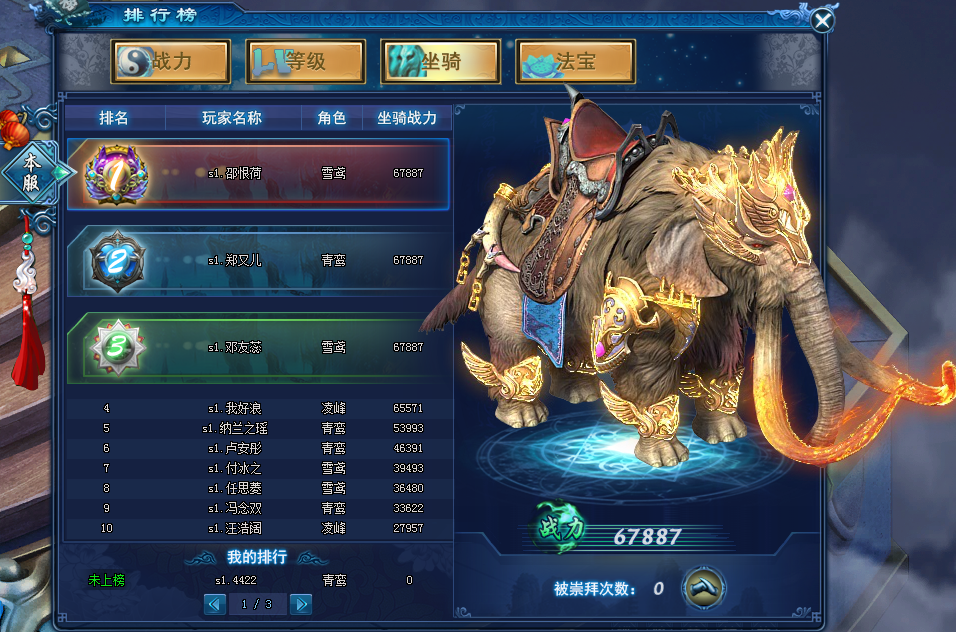The image size is (956, 632).
Task: Open the 等级 ranking tab
Action: pyautogui.click(x=305, y=61)
